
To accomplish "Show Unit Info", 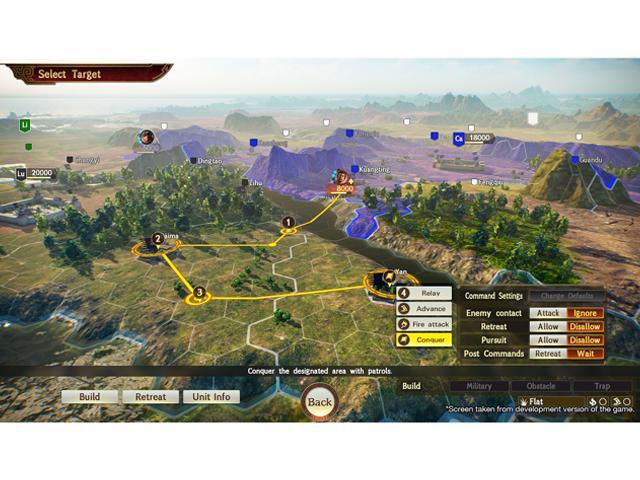I will [x=211, y=397].
